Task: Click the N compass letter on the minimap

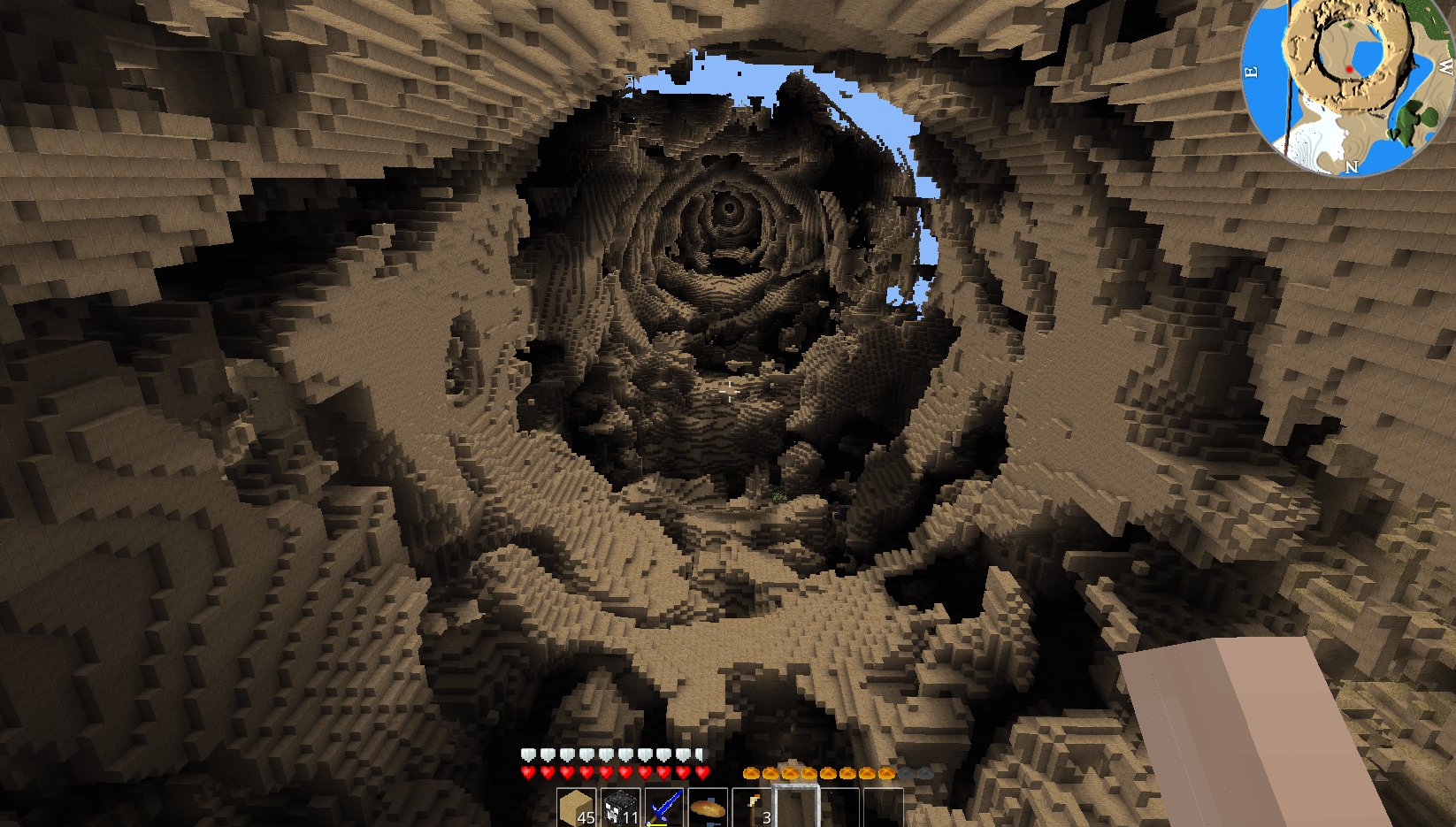Action: (x=1352, y=167)
